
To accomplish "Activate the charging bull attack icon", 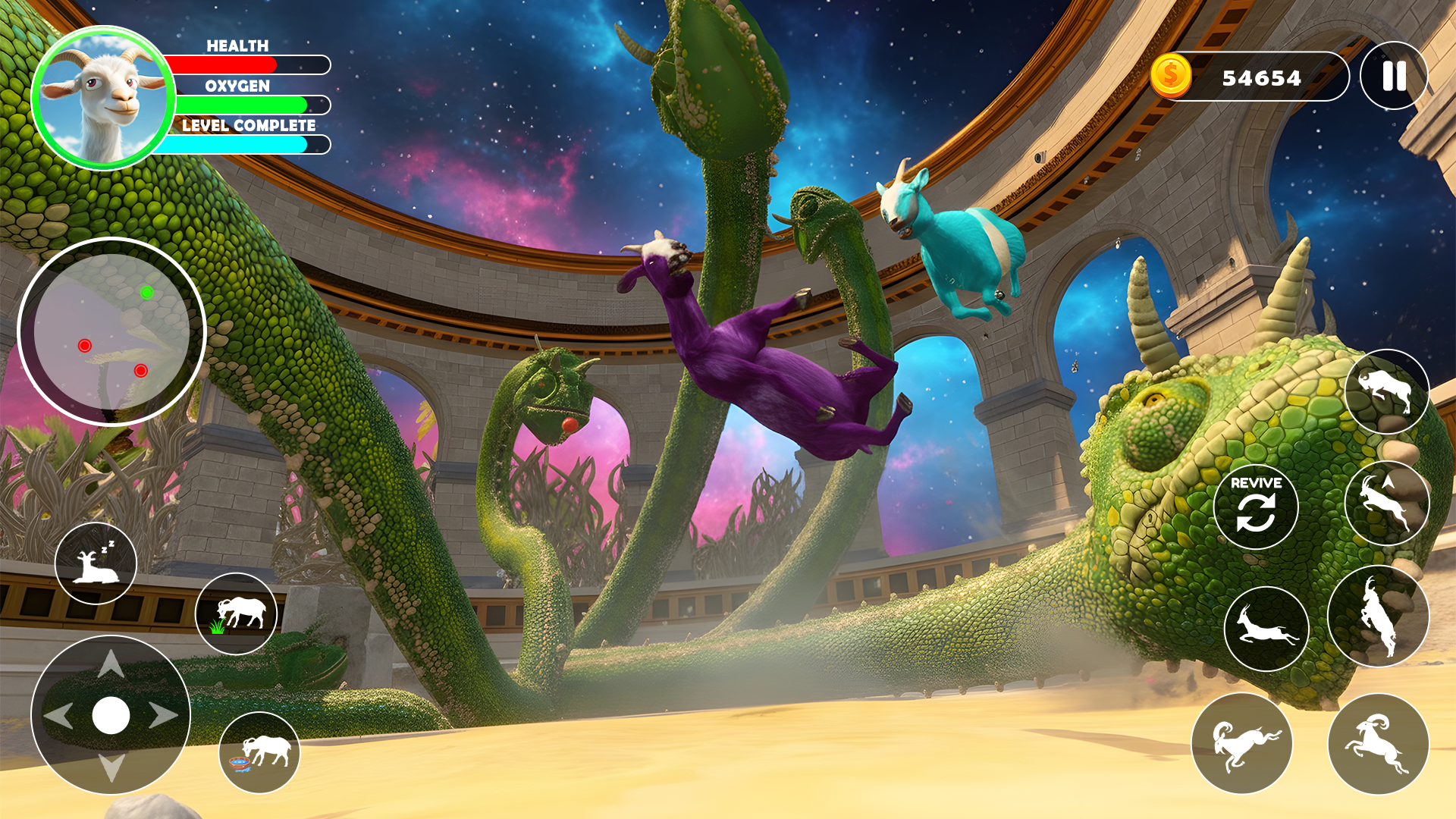I will 1386,391.
